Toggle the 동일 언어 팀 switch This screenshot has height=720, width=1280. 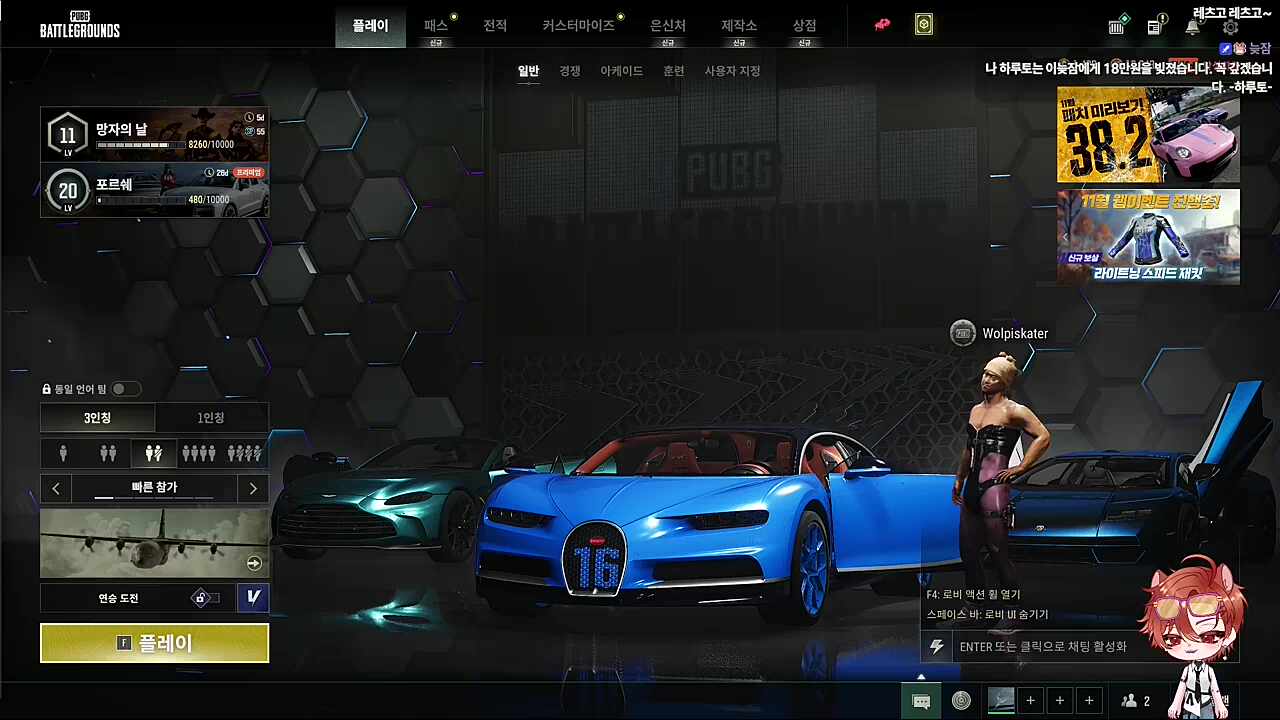[x=125, y=389]
